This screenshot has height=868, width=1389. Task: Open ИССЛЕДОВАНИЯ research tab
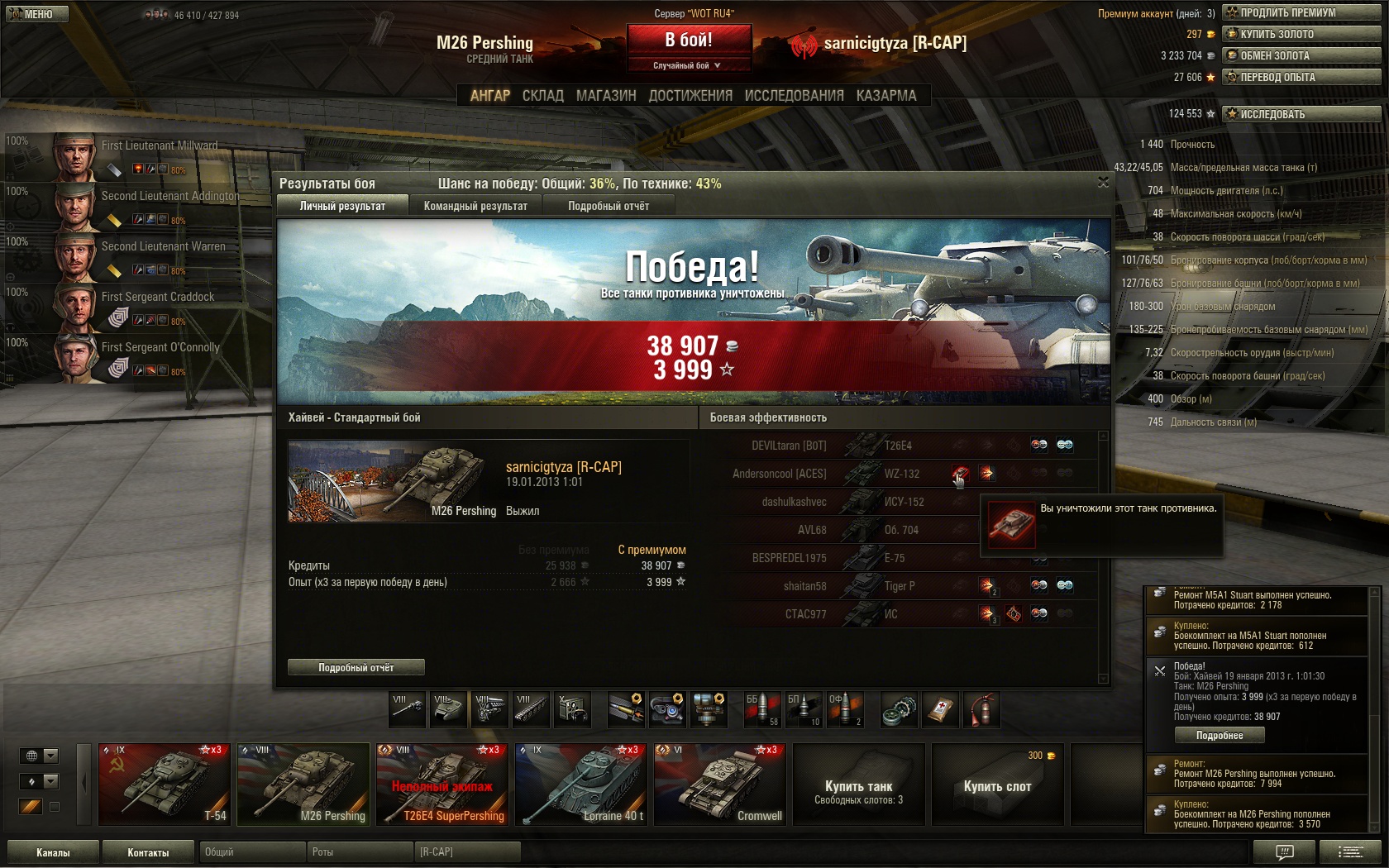(x=794, y=96)
